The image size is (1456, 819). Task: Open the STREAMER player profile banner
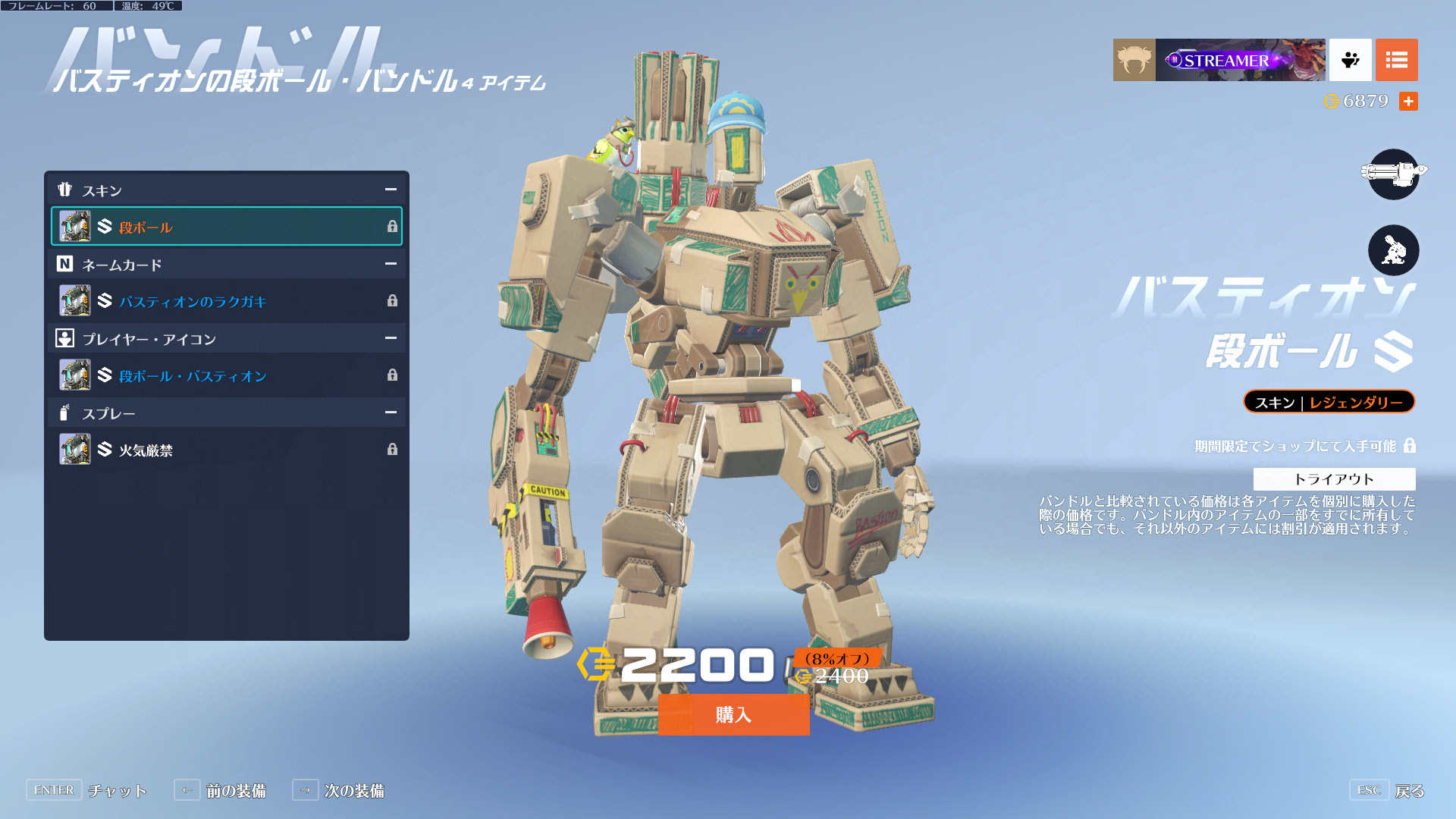tap(1240, 60)
